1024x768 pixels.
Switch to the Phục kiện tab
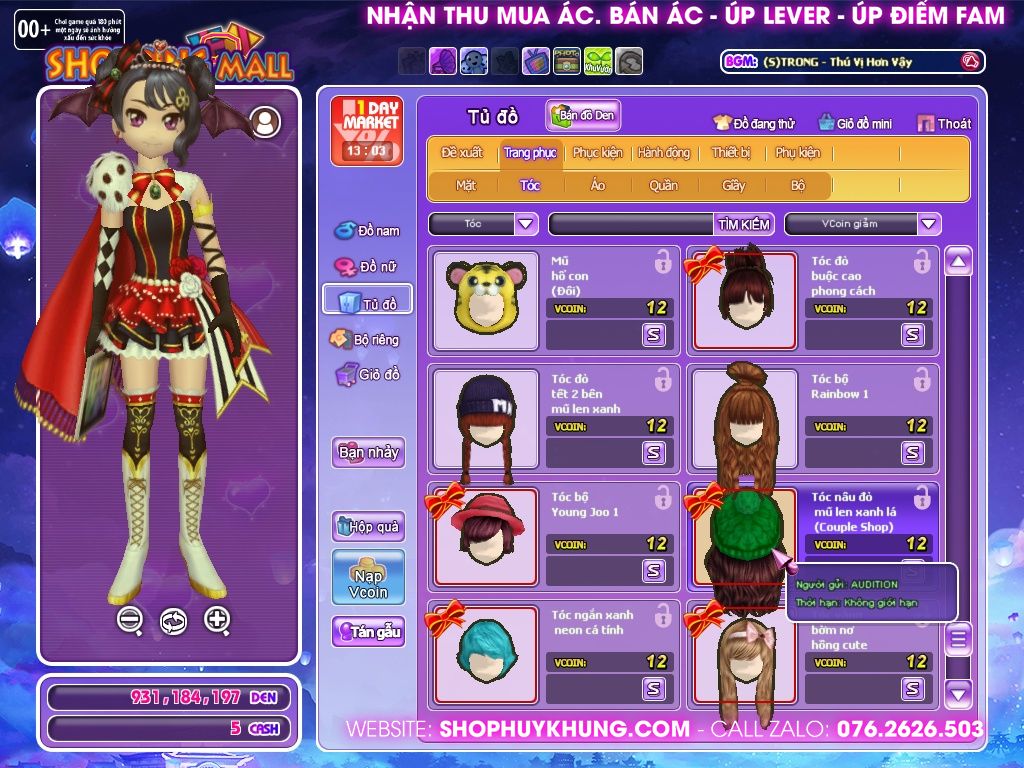[x=597, y=153]
